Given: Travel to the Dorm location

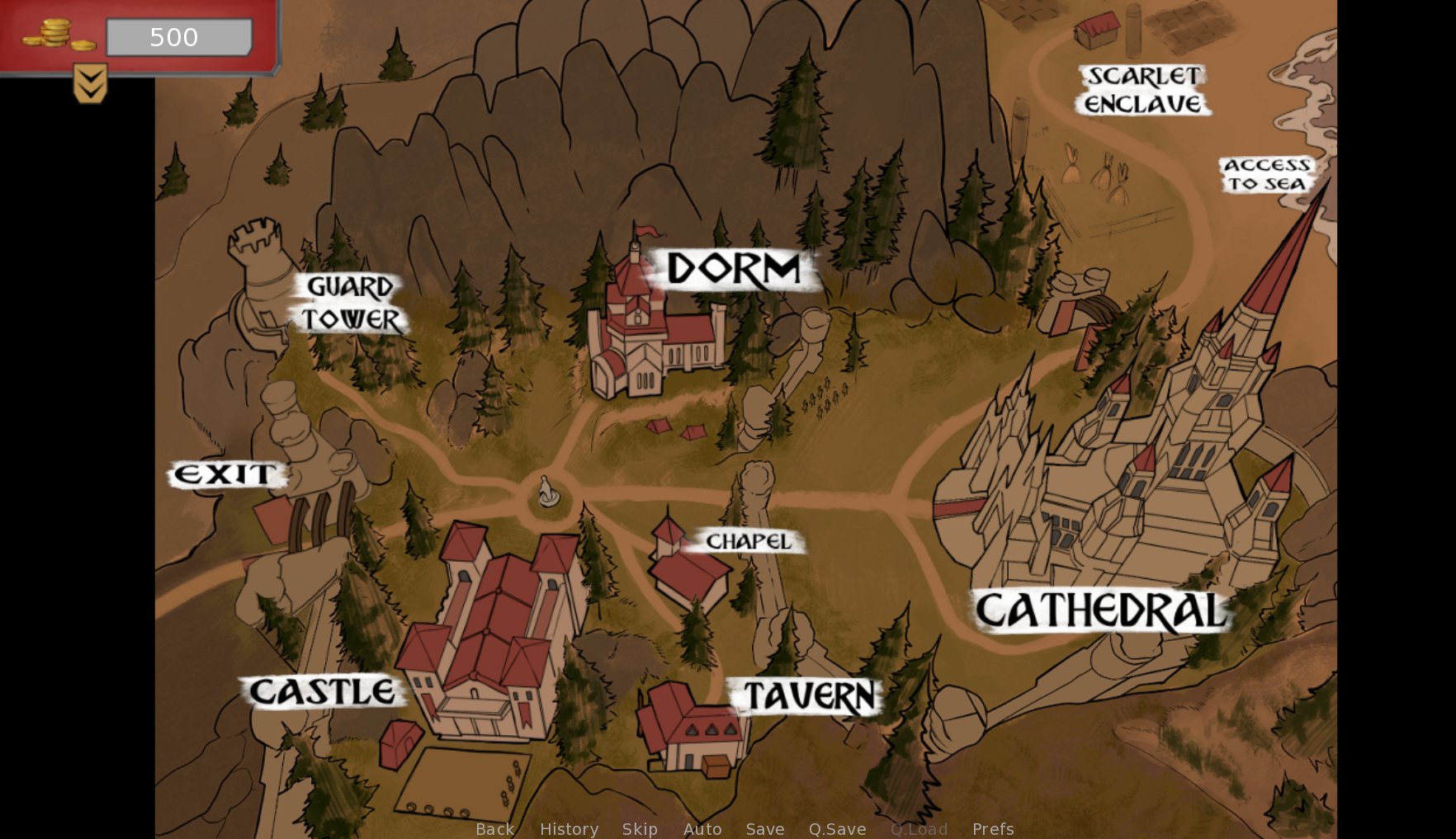Looking at the screenshot, I should 733,269.
